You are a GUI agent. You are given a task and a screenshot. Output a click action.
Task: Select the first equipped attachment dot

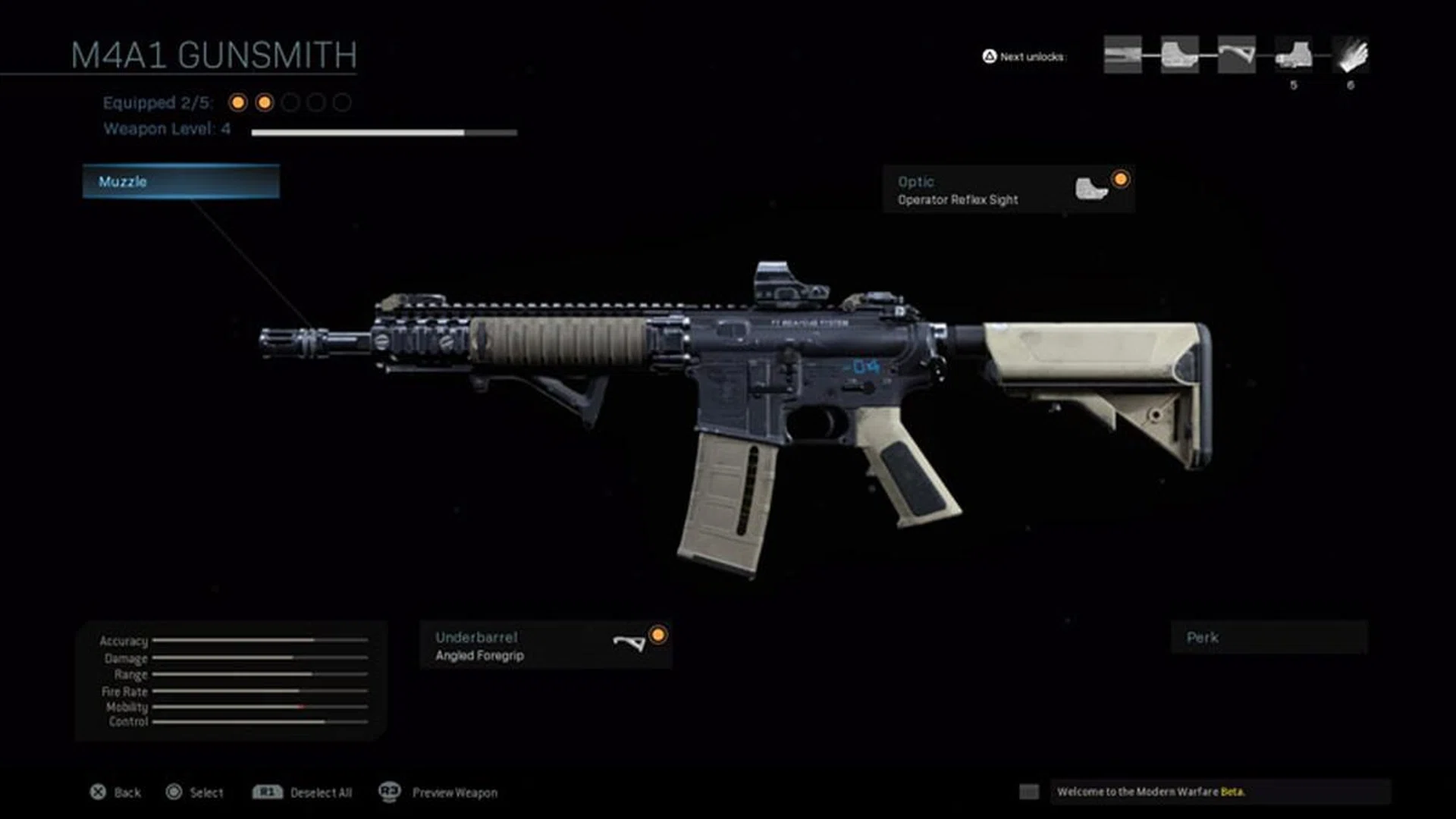coord(237,101)
